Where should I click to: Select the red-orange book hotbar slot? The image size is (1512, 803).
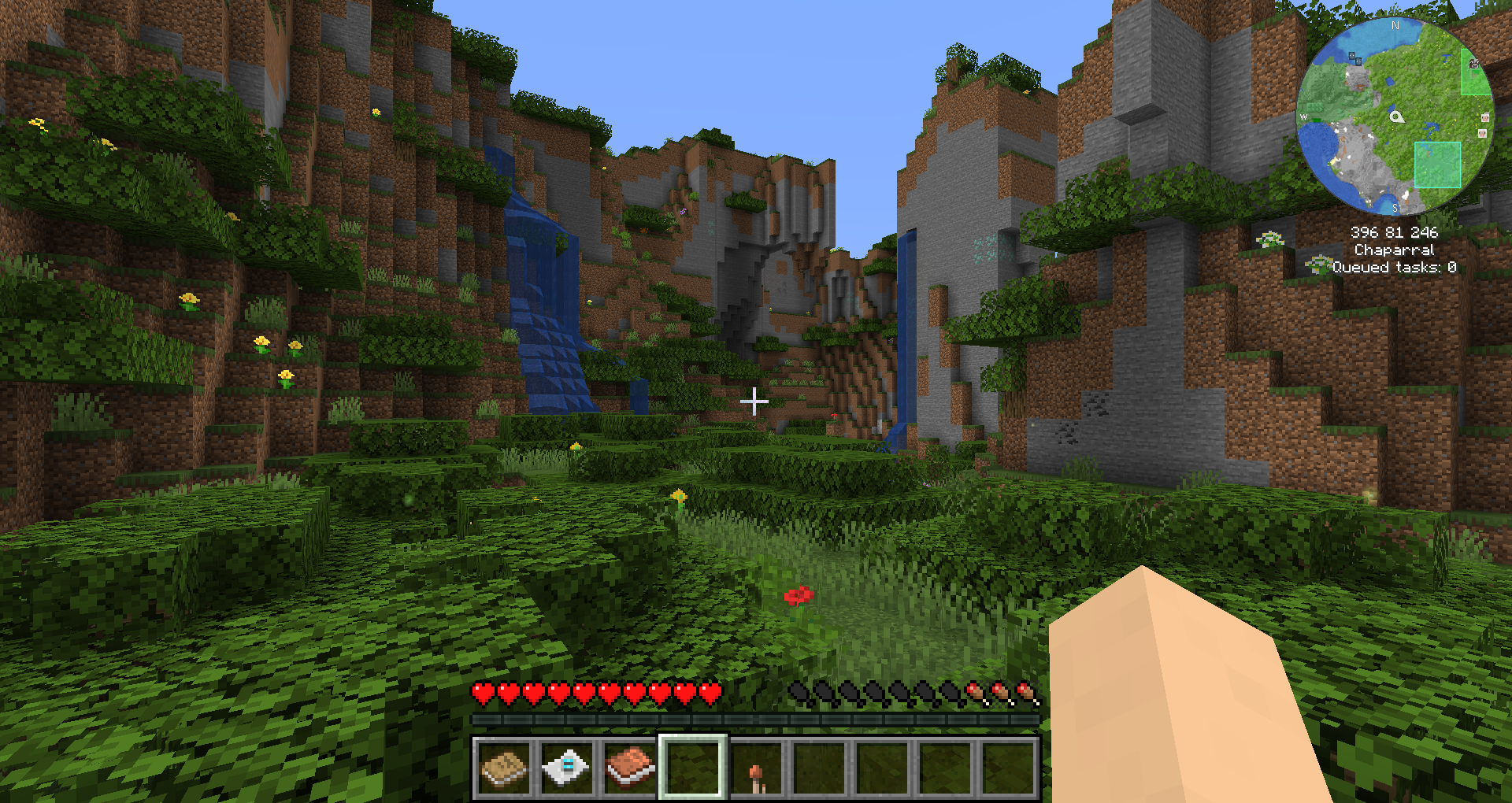(630, 768)
